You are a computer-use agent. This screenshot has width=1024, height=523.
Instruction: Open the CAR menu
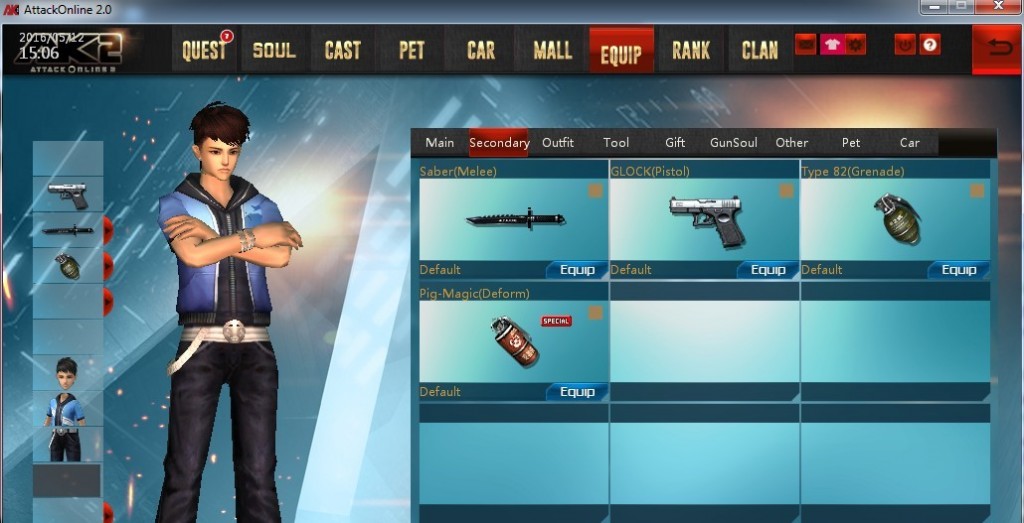[481, 50]
